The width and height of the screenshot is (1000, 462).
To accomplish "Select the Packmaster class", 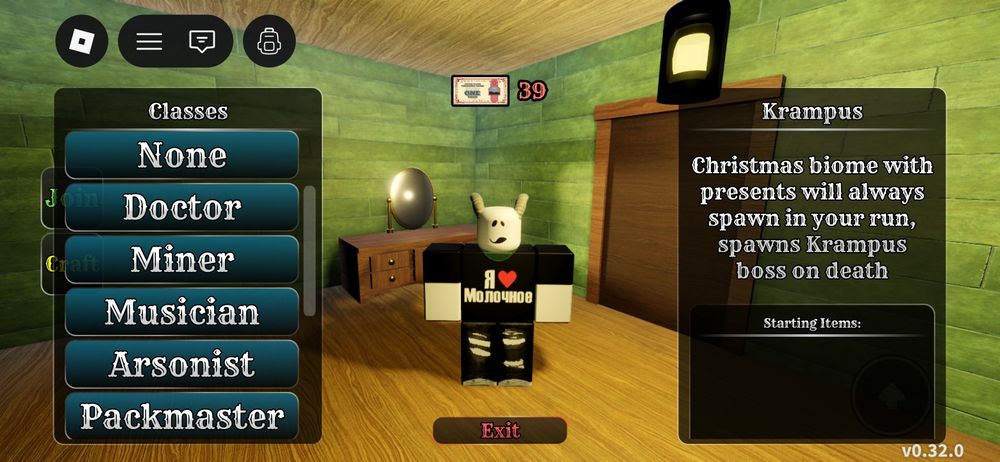I will (182, 415).
